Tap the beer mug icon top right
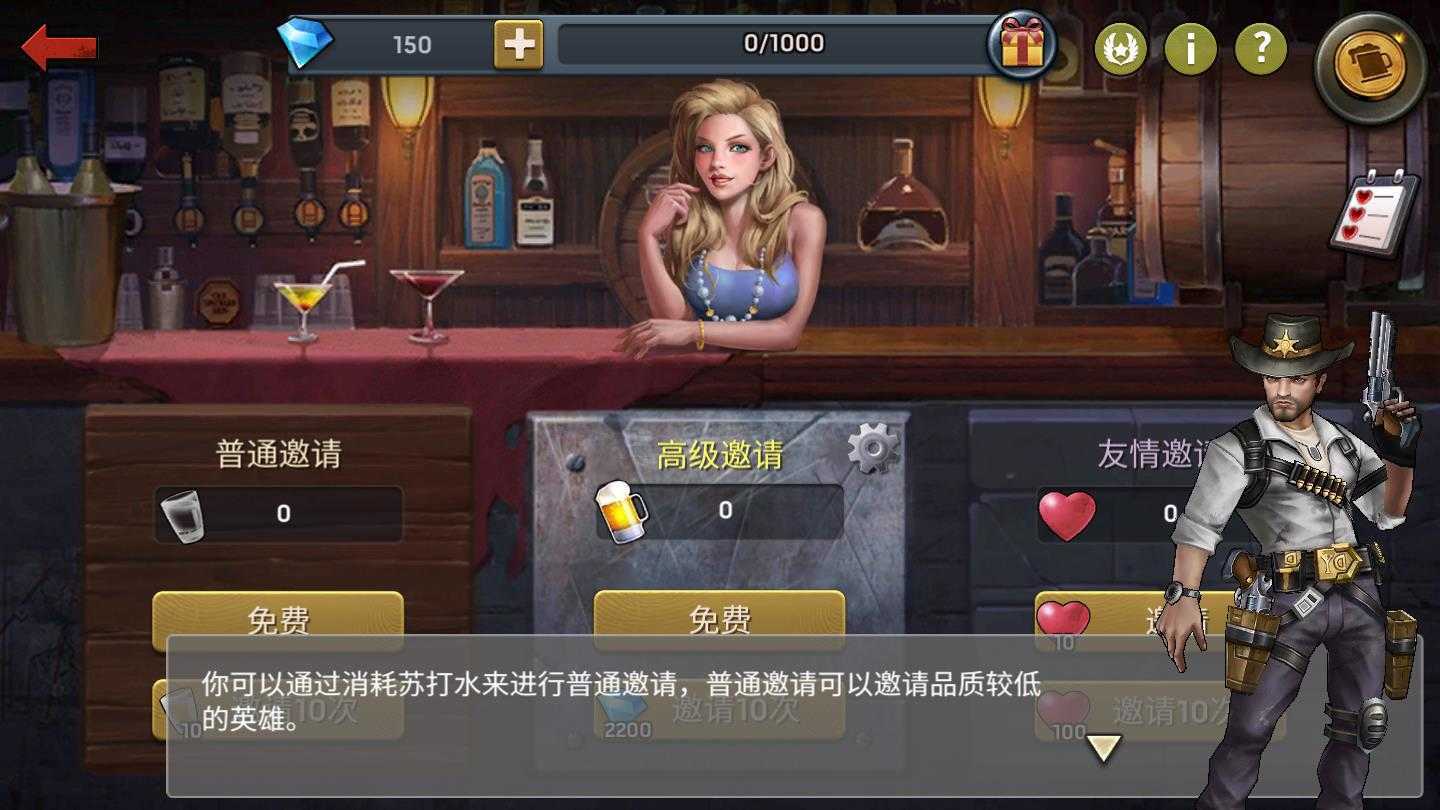The height and width of the screenshot is (810, 1440). point(1371,62)
